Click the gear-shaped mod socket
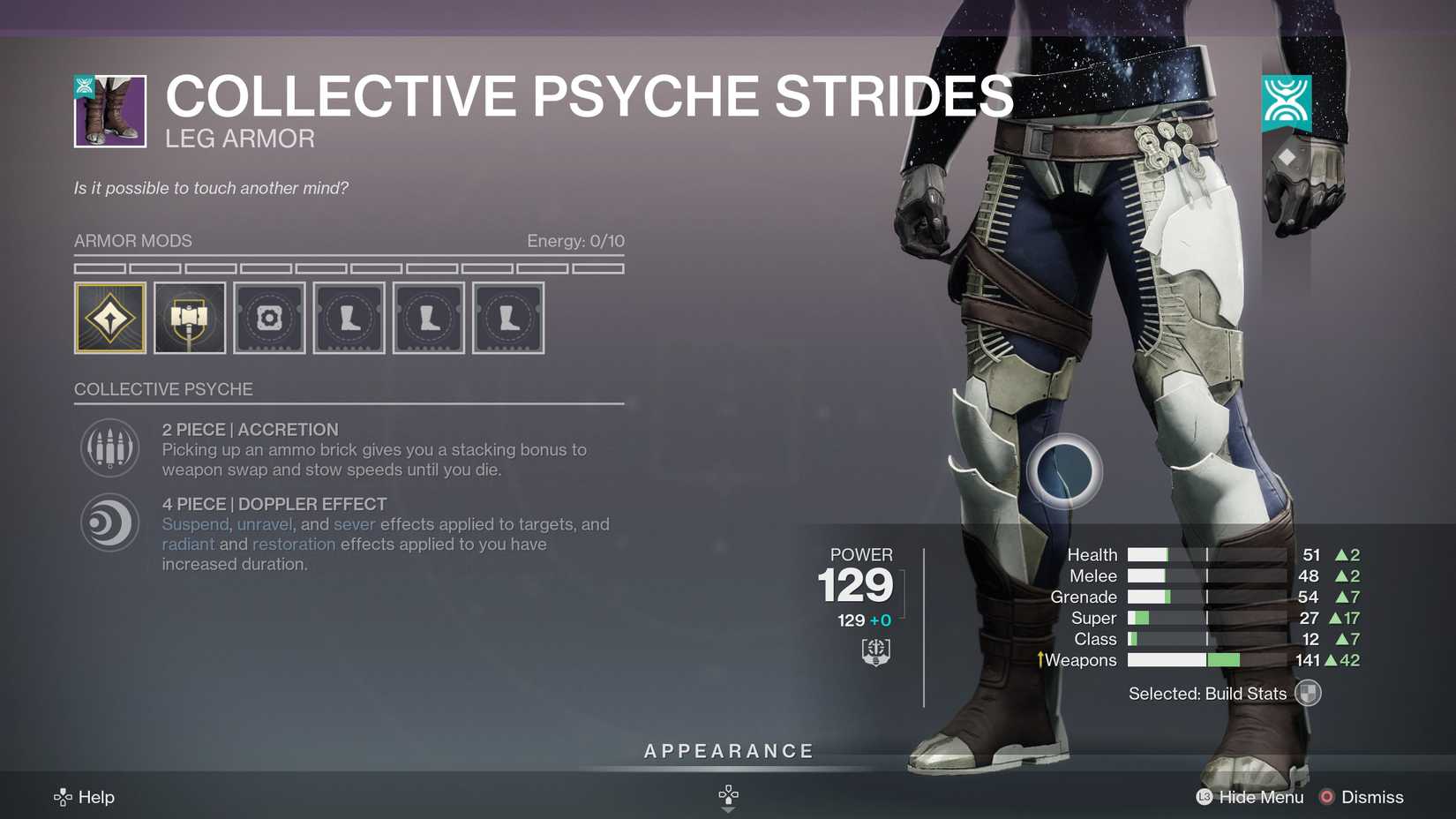 pos(269,318)
